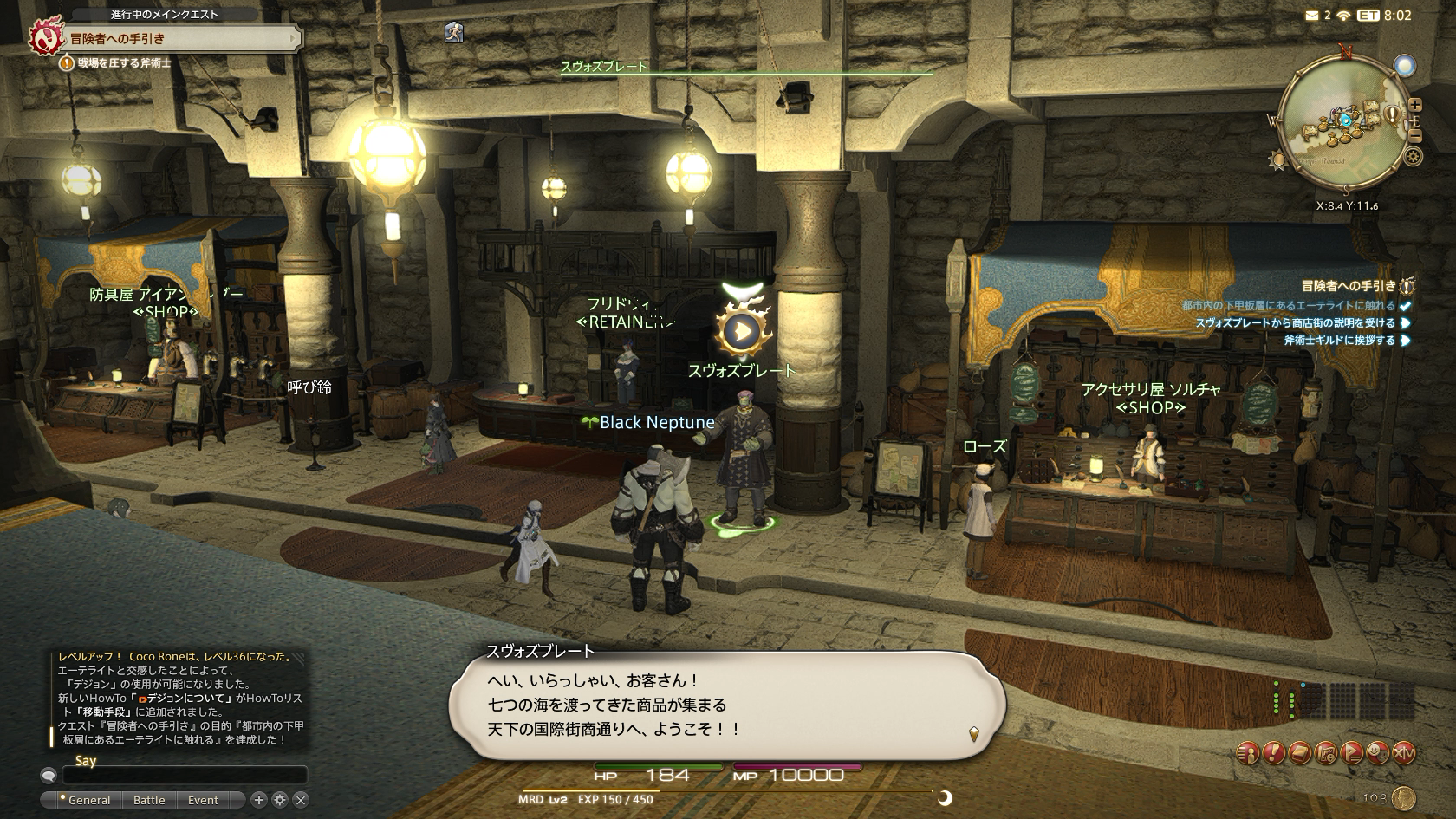Open chat log settings gear
The height and width of the screenshot is (819, 1456).
[x=279, y=800]
